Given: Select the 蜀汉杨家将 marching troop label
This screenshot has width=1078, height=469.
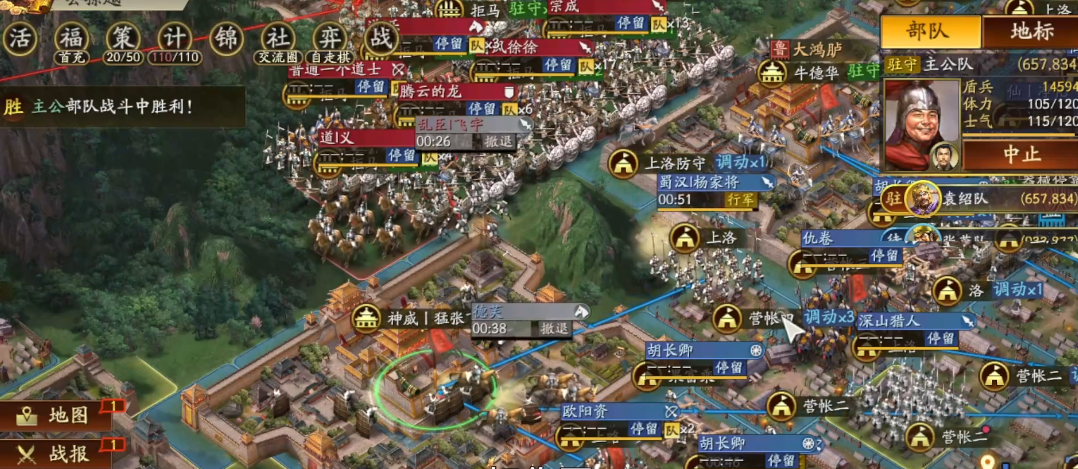Looking at the screenshot, I should pos(714,183).
